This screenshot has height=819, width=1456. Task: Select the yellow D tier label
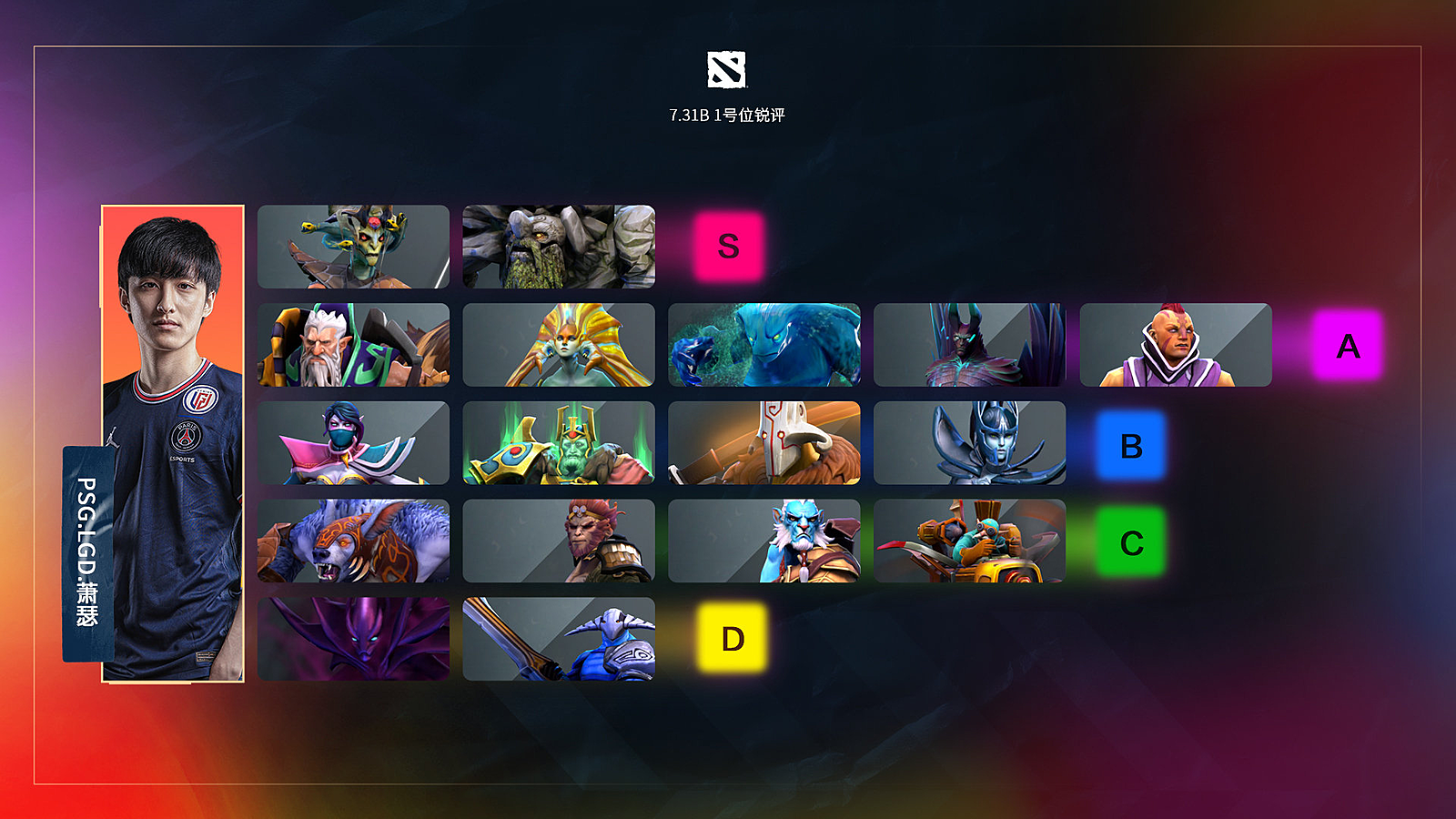(x=733, y=639)
